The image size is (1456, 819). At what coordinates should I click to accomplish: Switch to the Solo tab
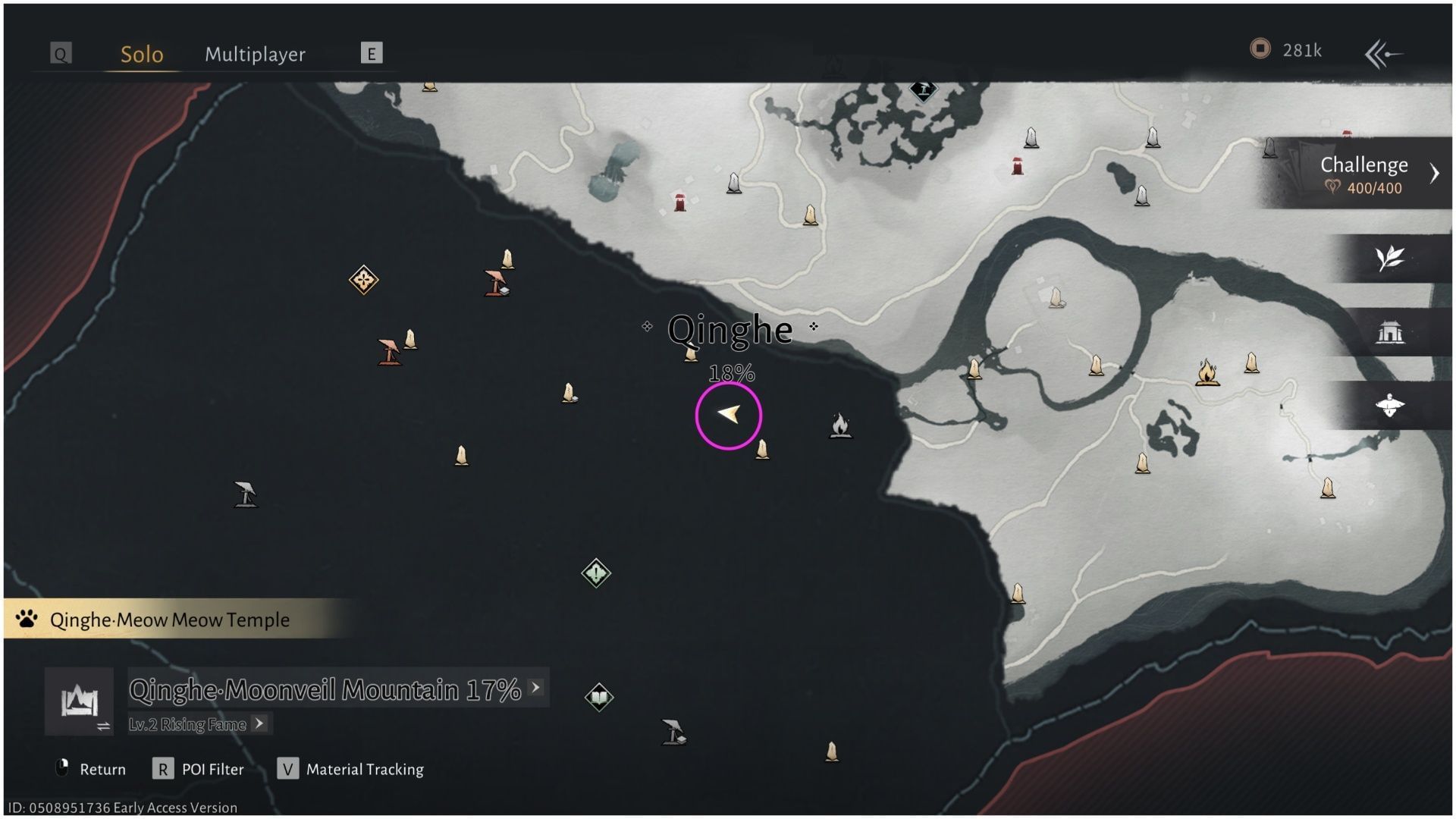point(141,54)
